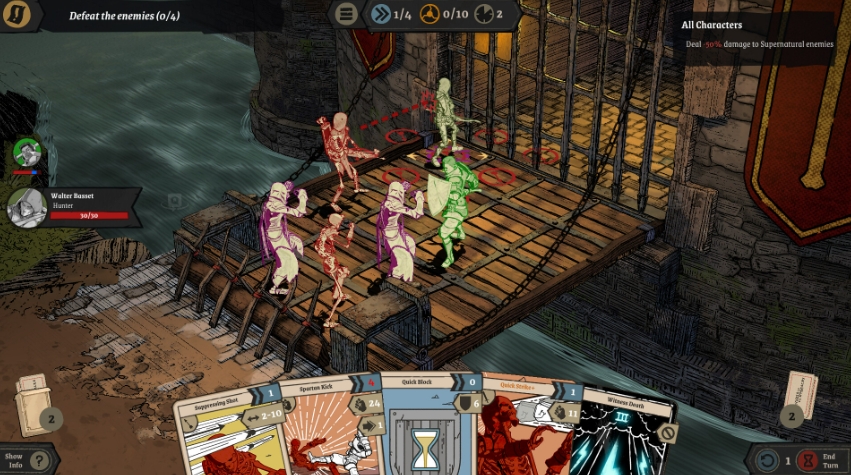Select Walter Busset's hunter portrait
The height and width of the screenshot is (475, 851).
(x=25, y=205)
